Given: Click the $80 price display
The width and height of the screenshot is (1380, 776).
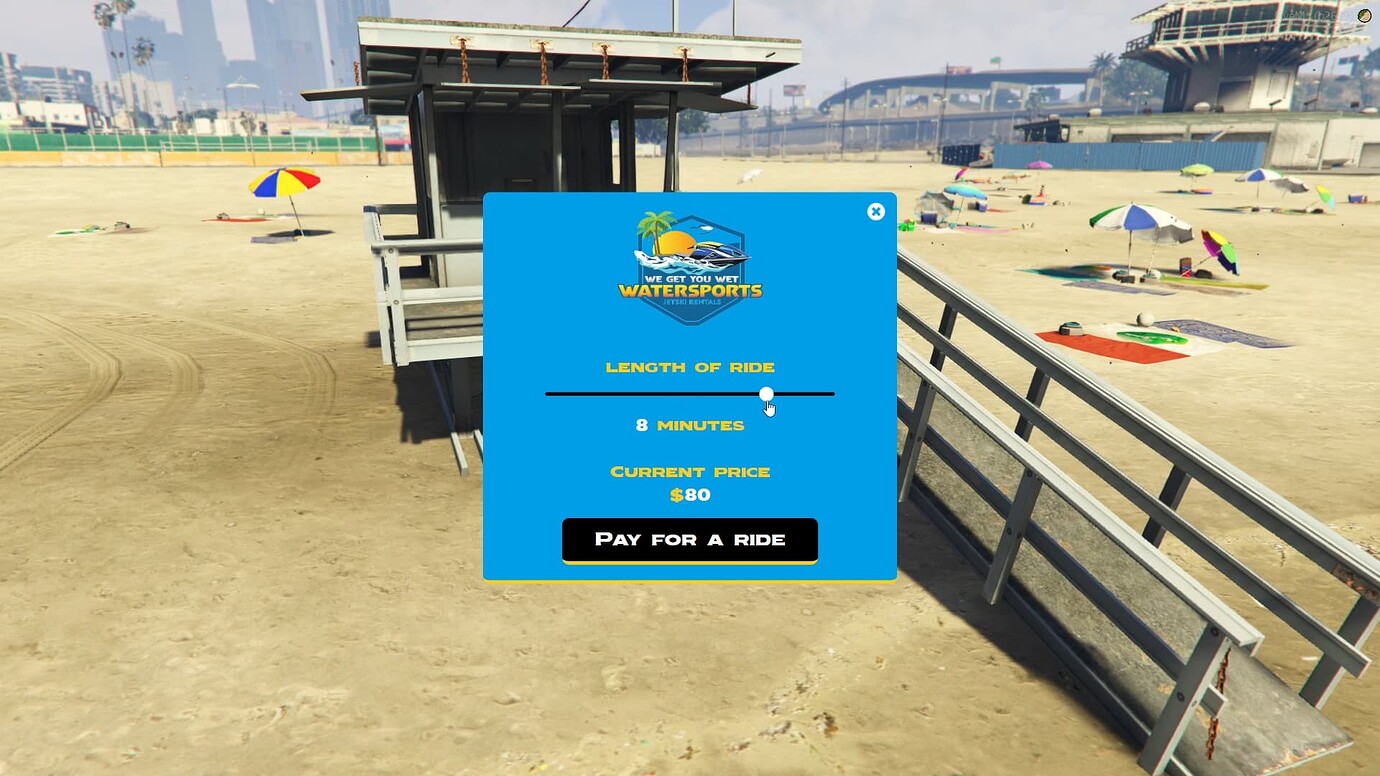Looking at the screenshot, I should (x=690, y=495).
